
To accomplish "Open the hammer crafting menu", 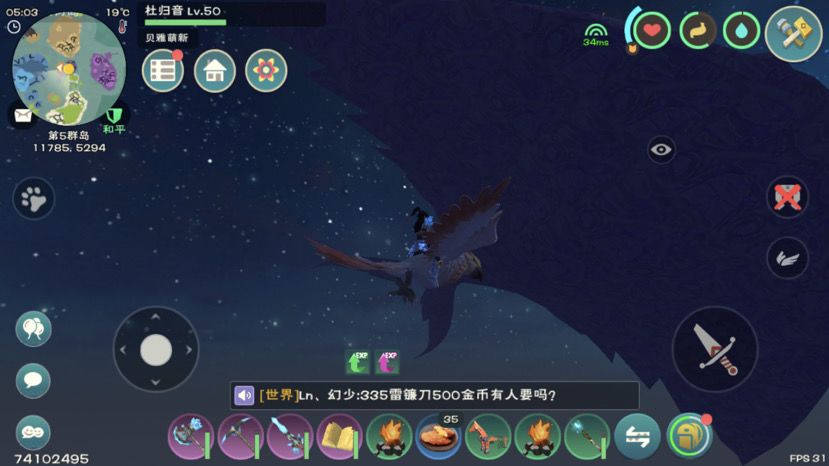I will click(x=793, y=33).
